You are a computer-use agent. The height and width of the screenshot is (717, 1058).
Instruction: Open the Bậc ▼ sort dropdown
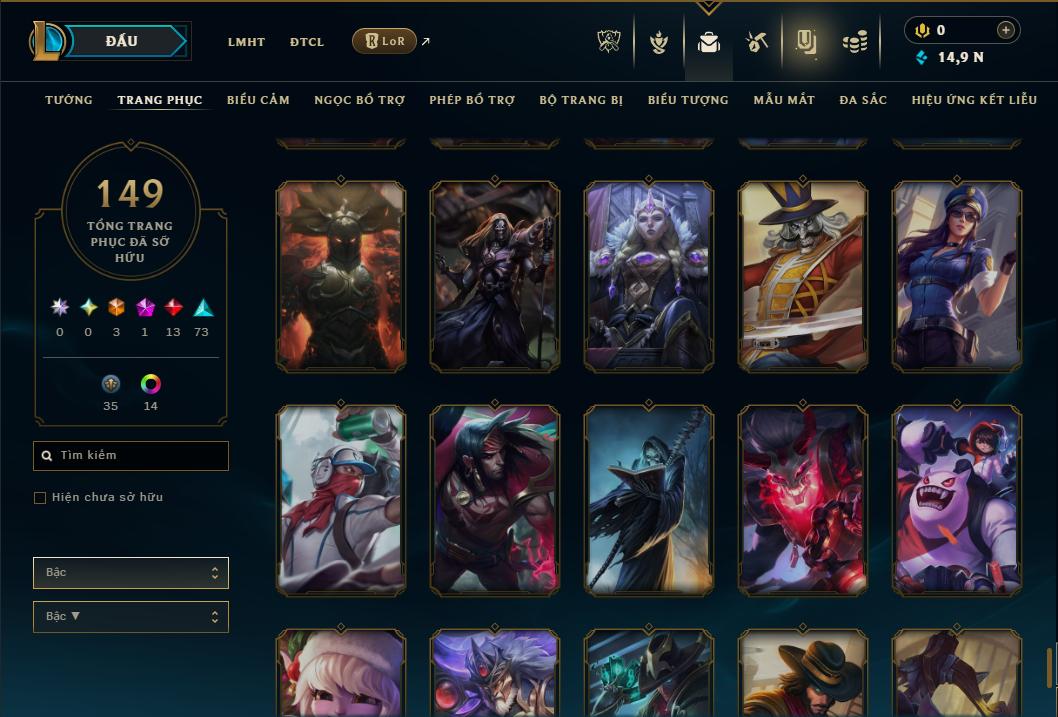[x=131, y=617]
